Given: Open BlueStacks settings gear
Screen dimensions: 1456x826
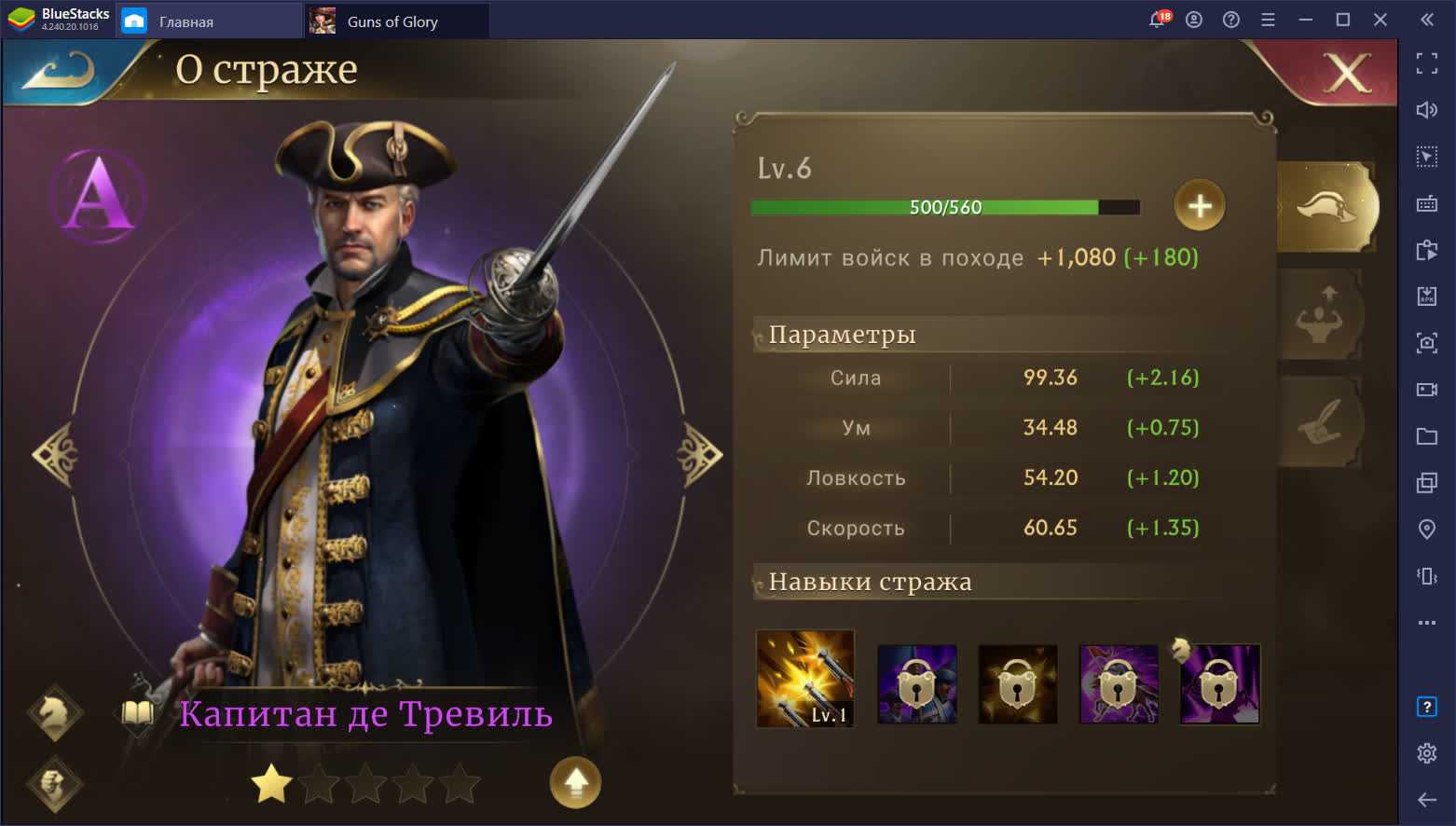Looking at the screenshot, I should click(1426, 752).
